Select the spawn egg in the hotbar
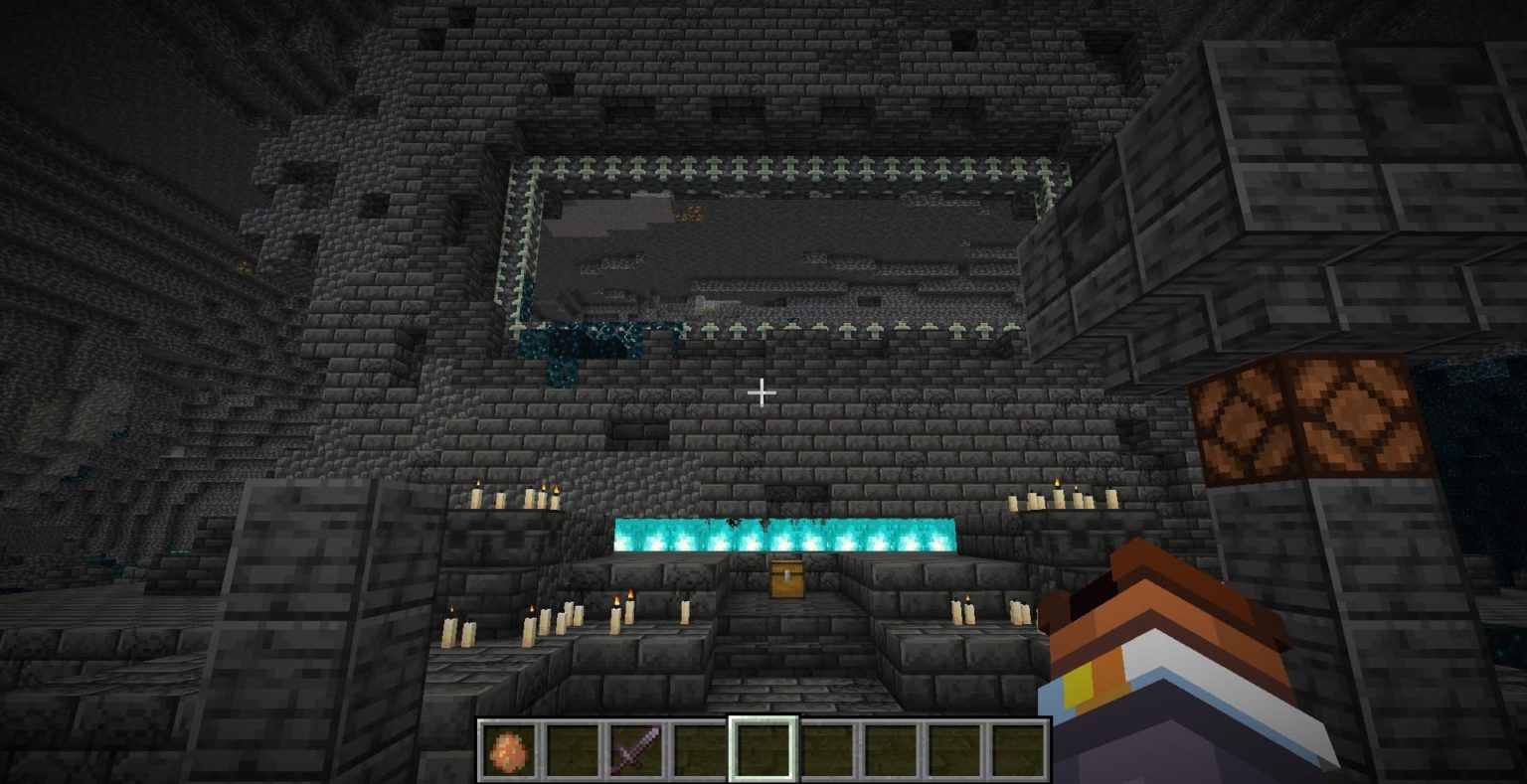This screenshot has height=784, width=1527. pos(510,751)
